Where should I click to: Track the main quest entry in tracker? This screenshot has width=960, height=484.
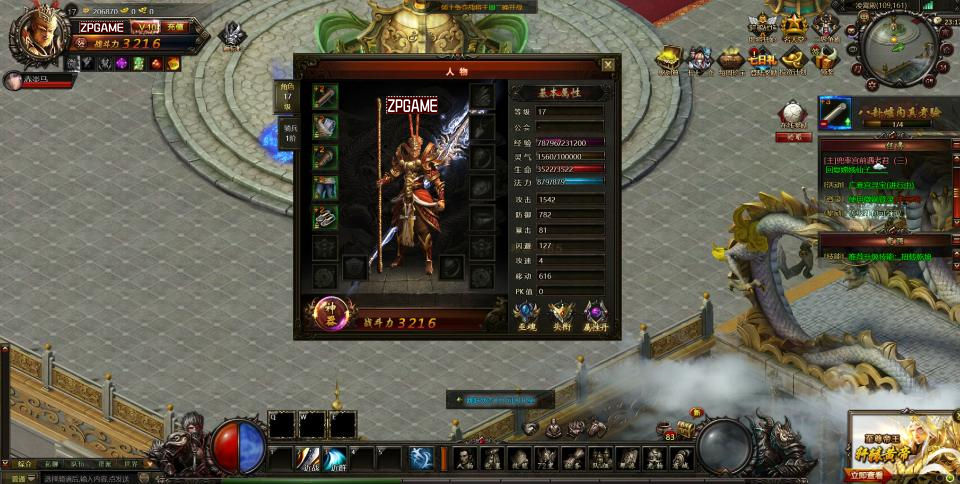[x=865, y=160]
